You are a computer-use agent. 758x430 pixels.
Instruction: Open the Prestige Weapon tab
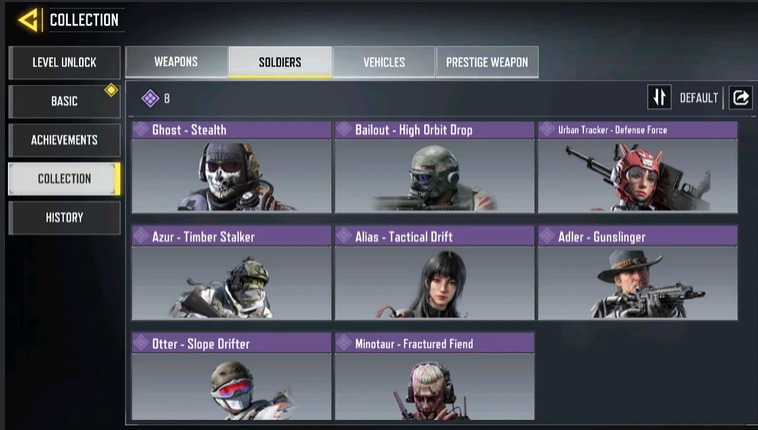(487, 62)
